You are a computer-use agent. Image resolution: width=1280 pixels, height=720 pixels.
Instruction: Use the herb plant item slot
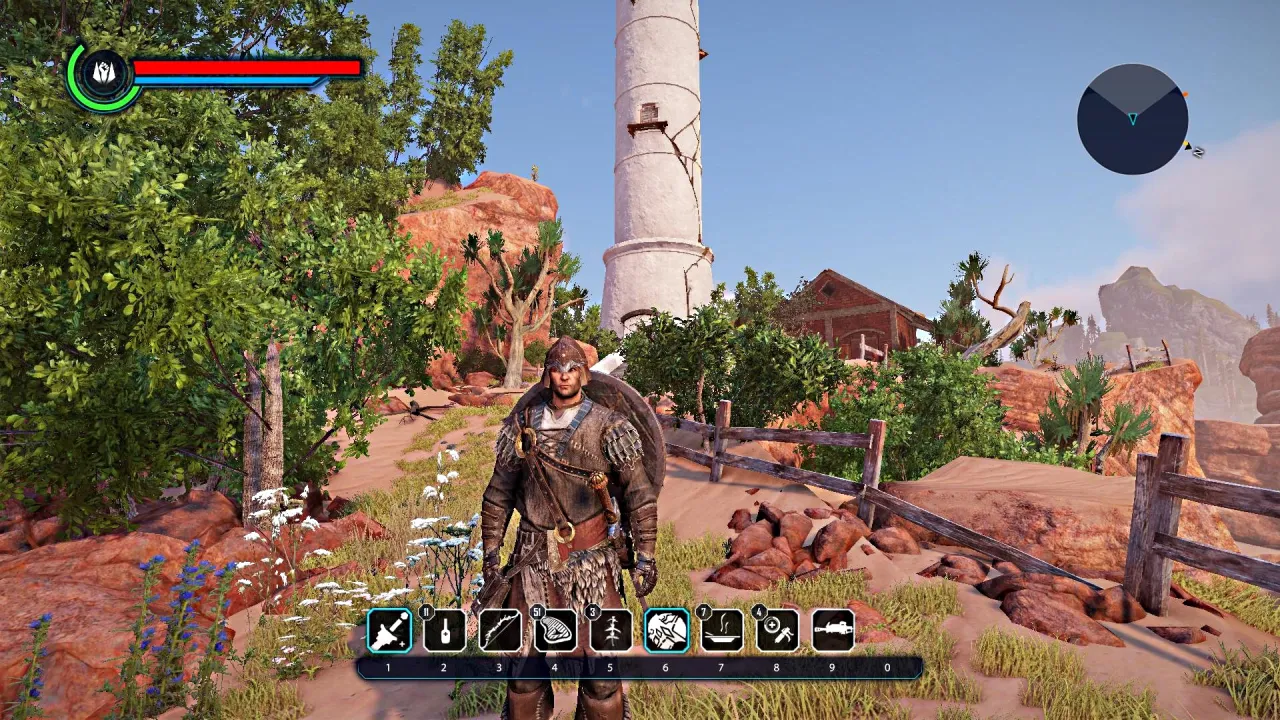(611, 631)
